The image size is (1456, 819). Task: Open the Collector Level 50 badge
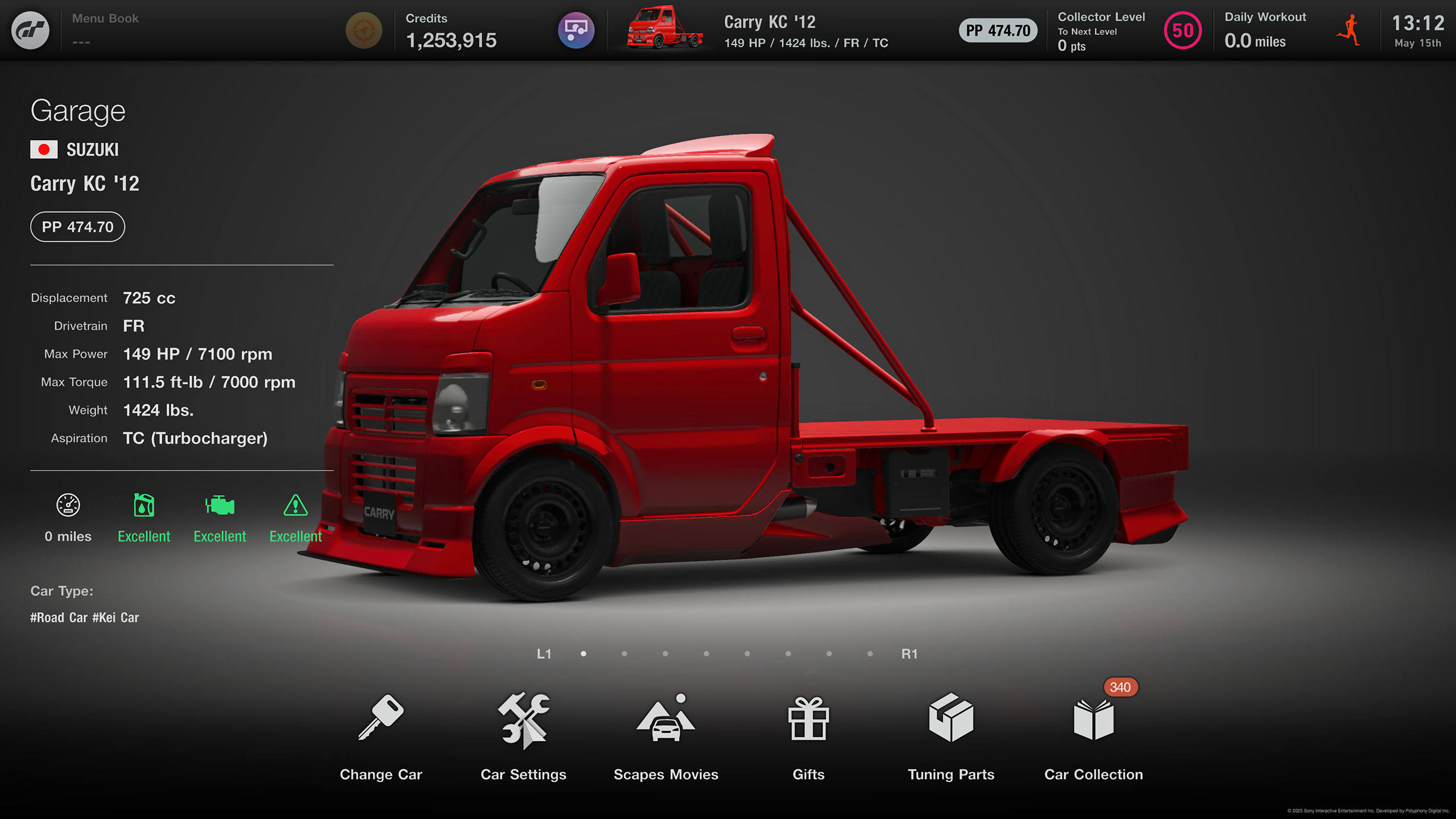pos(1182,31)
